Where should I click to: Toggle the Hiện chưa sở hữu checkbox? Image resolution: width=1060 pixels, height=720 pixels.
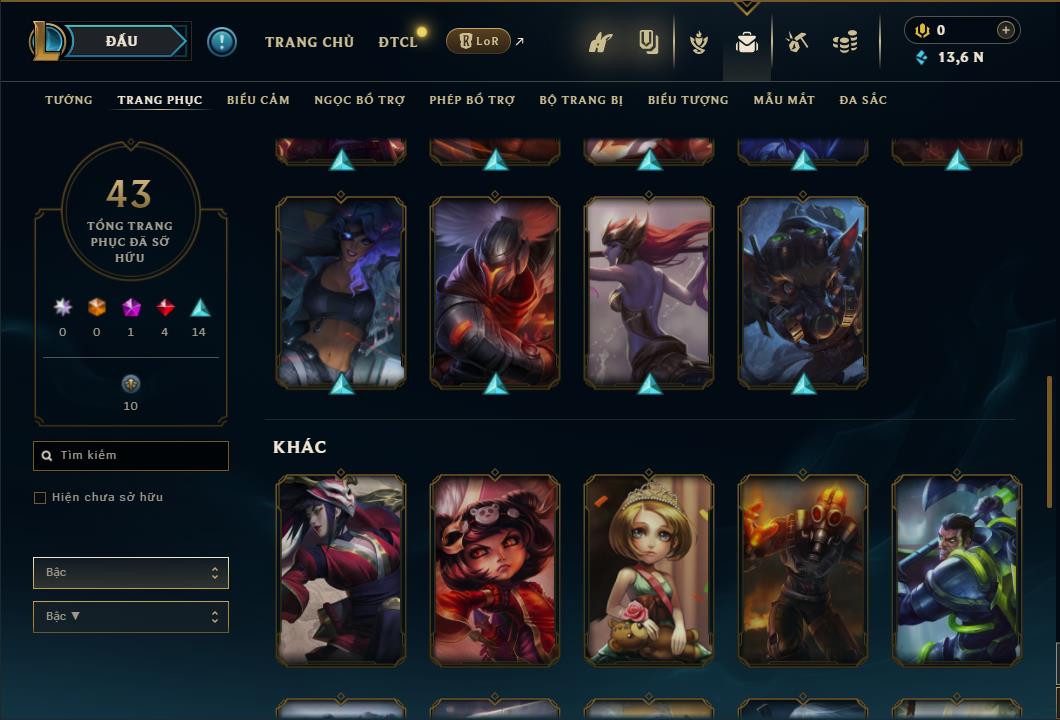[40, 498]
